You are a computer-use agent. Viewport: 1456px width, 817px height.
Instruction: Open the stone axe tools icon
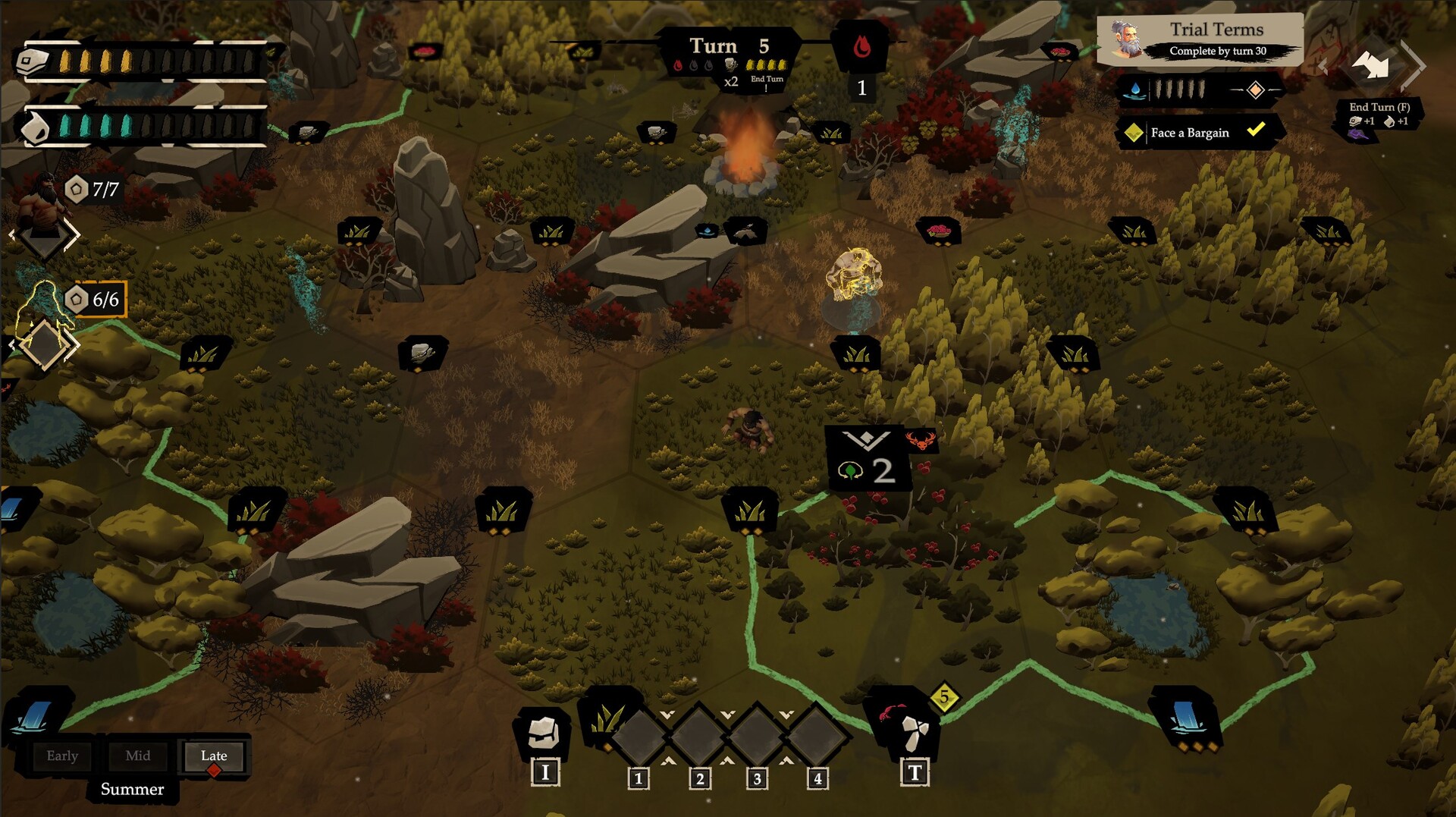tap(914, 731)
